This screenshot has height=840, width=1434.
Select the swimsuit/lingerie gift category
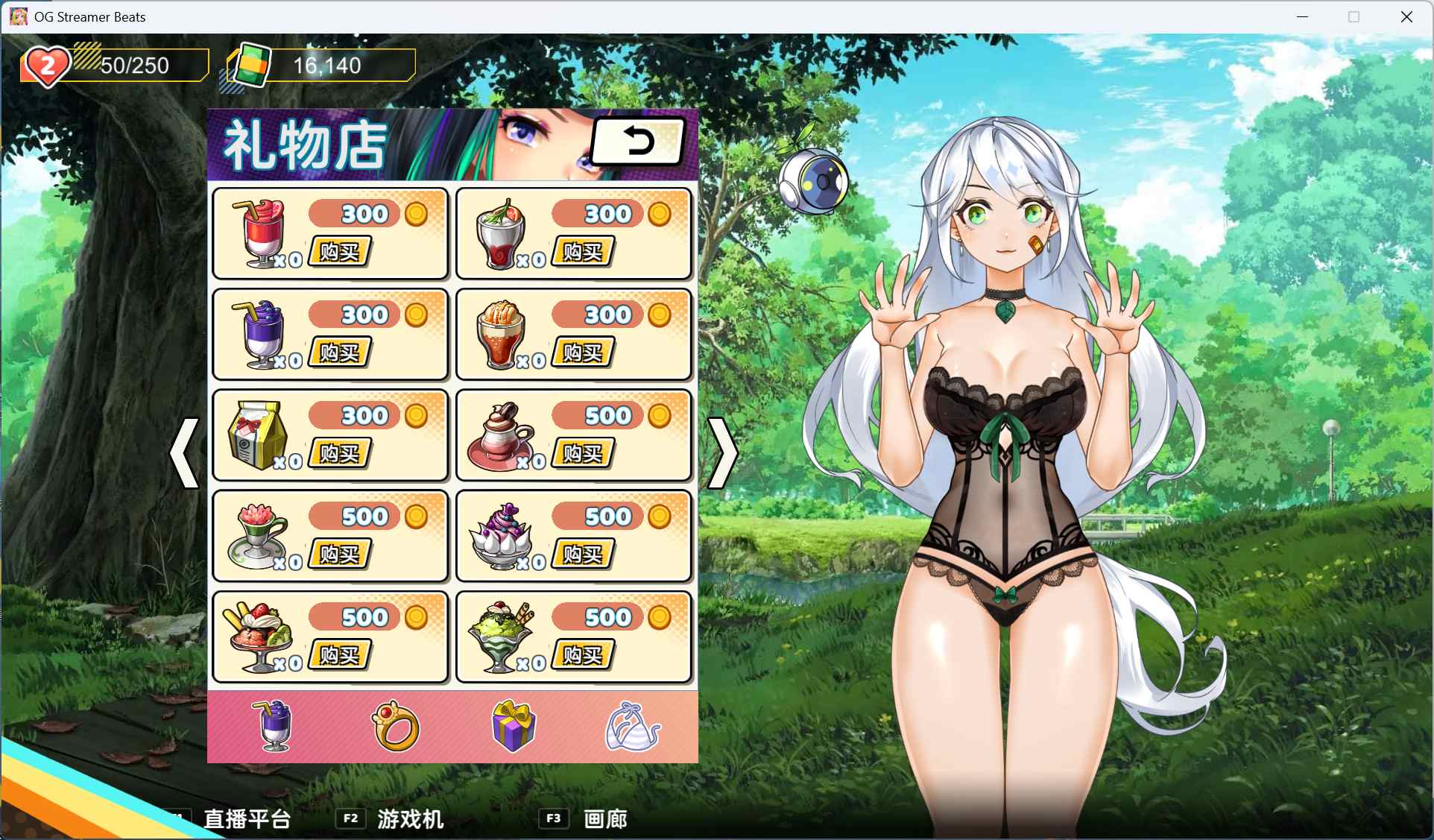(633, 727)
